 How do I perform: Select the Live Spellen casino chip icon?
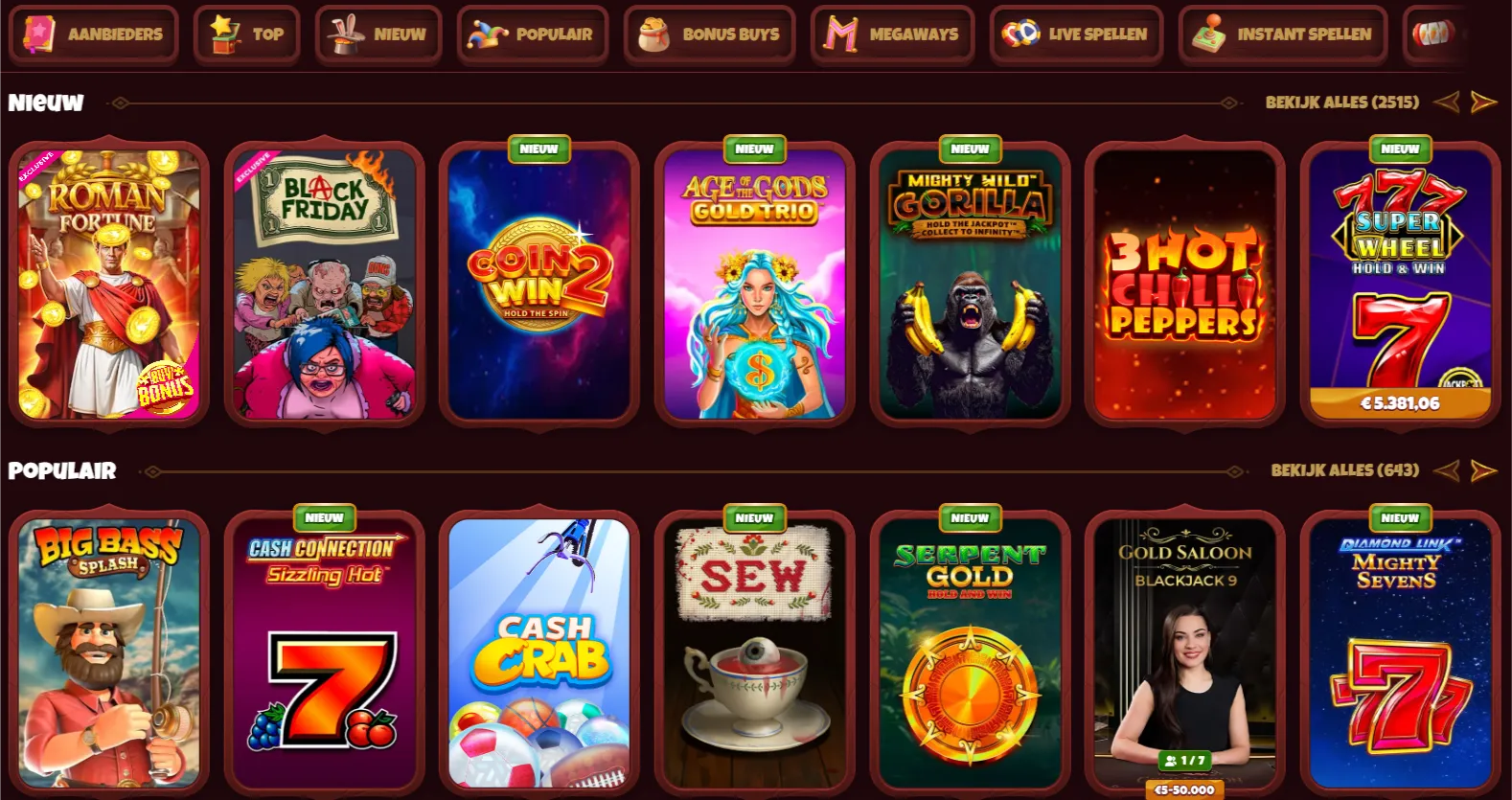tap(1021, 34)
